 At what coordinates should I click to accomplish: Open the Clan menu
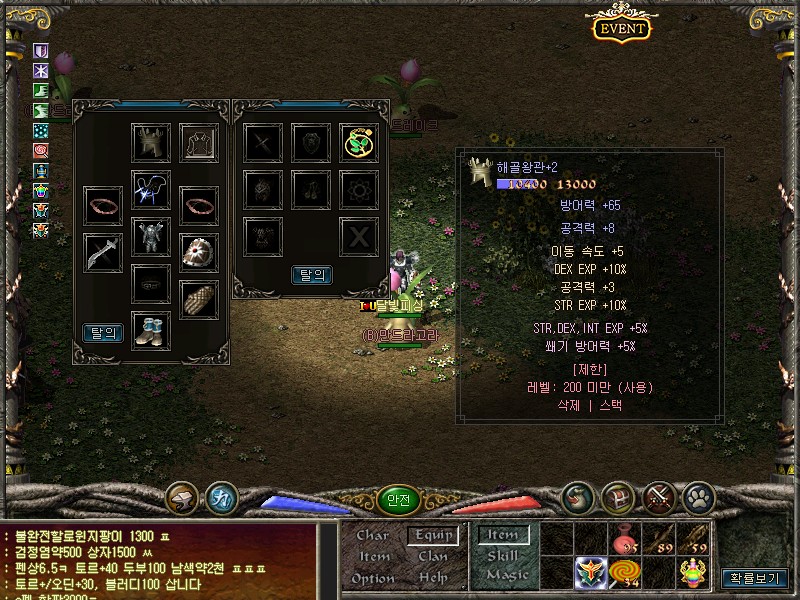pyautogui.click(x=433, y=556)
